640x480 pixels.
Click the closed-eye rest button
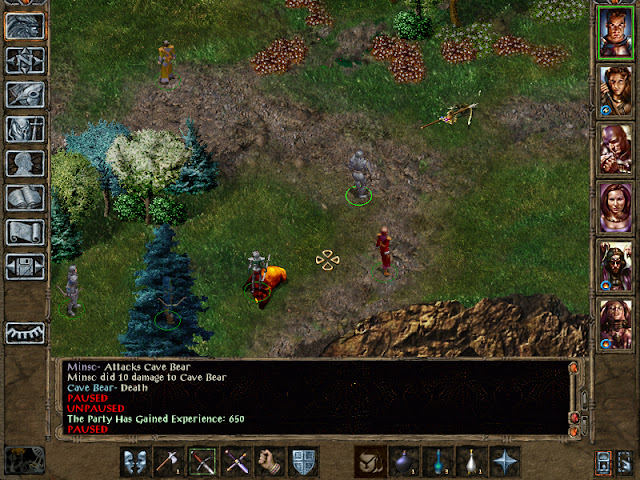point(25,333)
